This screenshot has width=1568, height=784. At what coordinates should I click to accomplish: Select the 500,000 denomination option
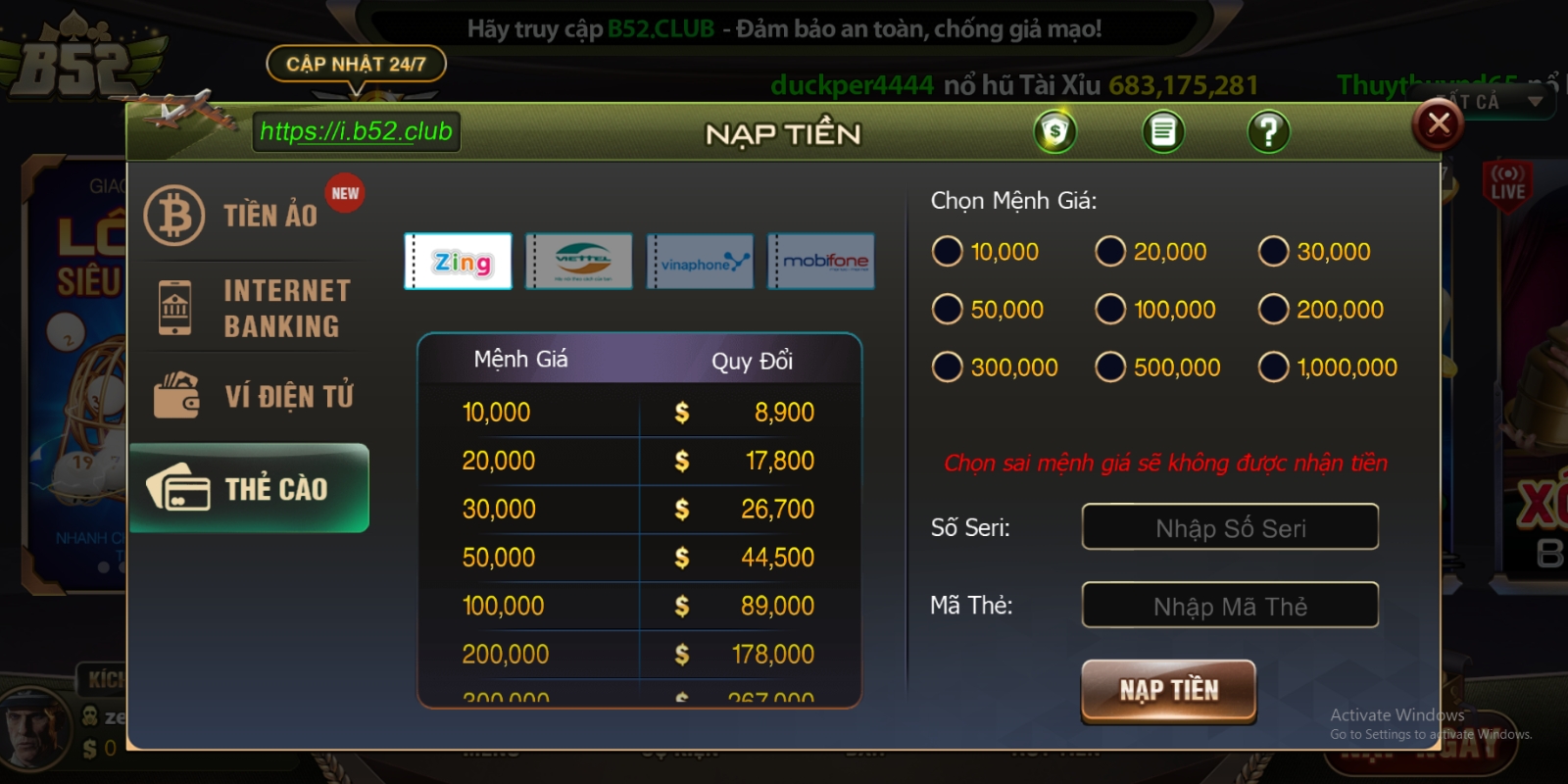1110,367
